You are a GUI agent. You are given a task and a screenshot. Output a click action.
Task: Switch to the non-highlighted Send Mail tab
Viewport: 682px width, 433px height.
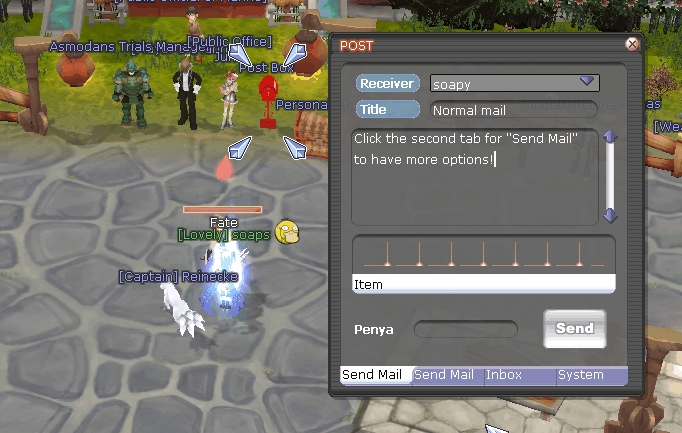click(x=447, y=375)
